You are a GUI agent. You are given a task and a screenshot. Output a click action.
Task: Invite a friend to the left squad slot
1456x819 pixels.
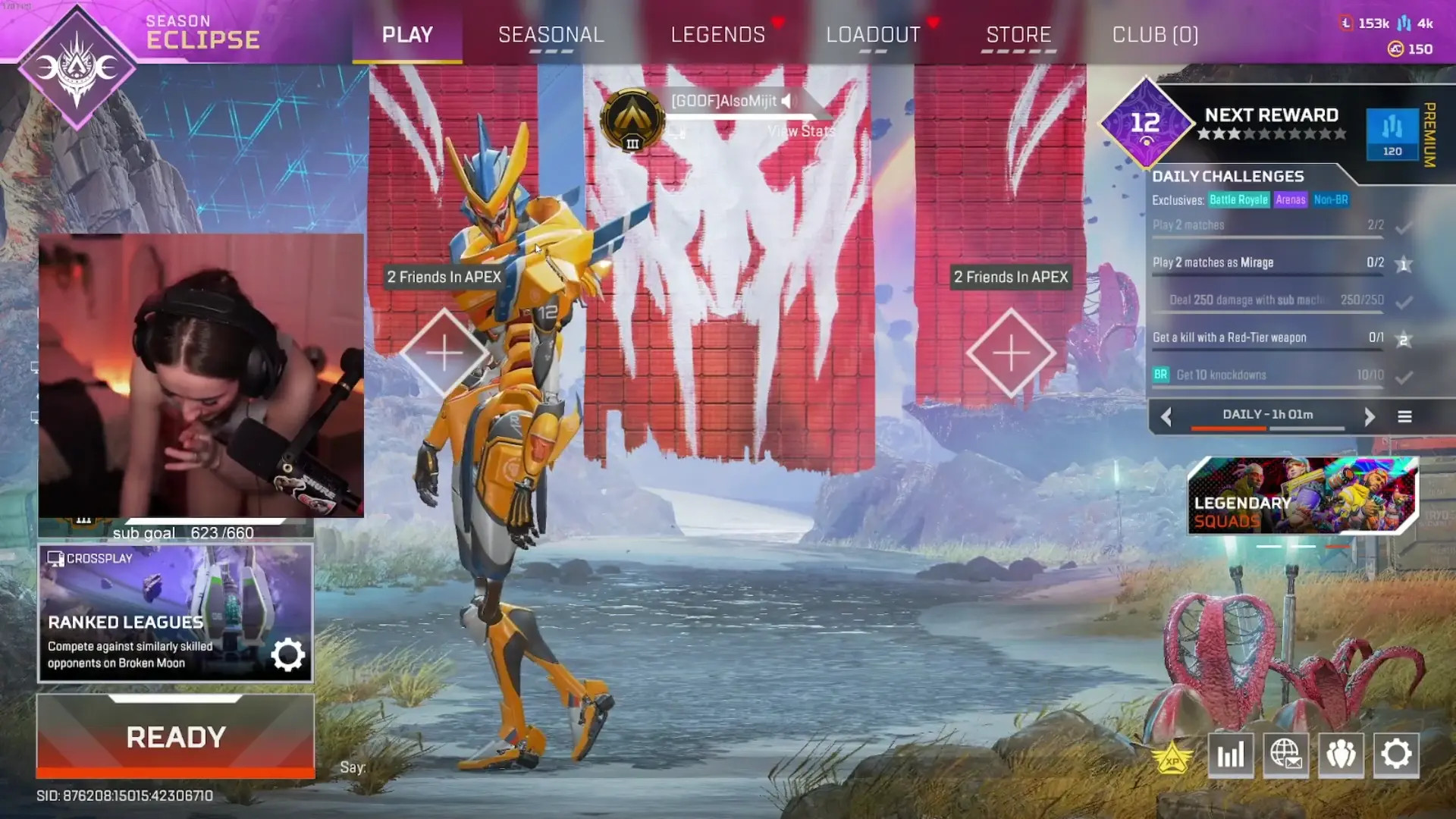click(x=444, y=353)
